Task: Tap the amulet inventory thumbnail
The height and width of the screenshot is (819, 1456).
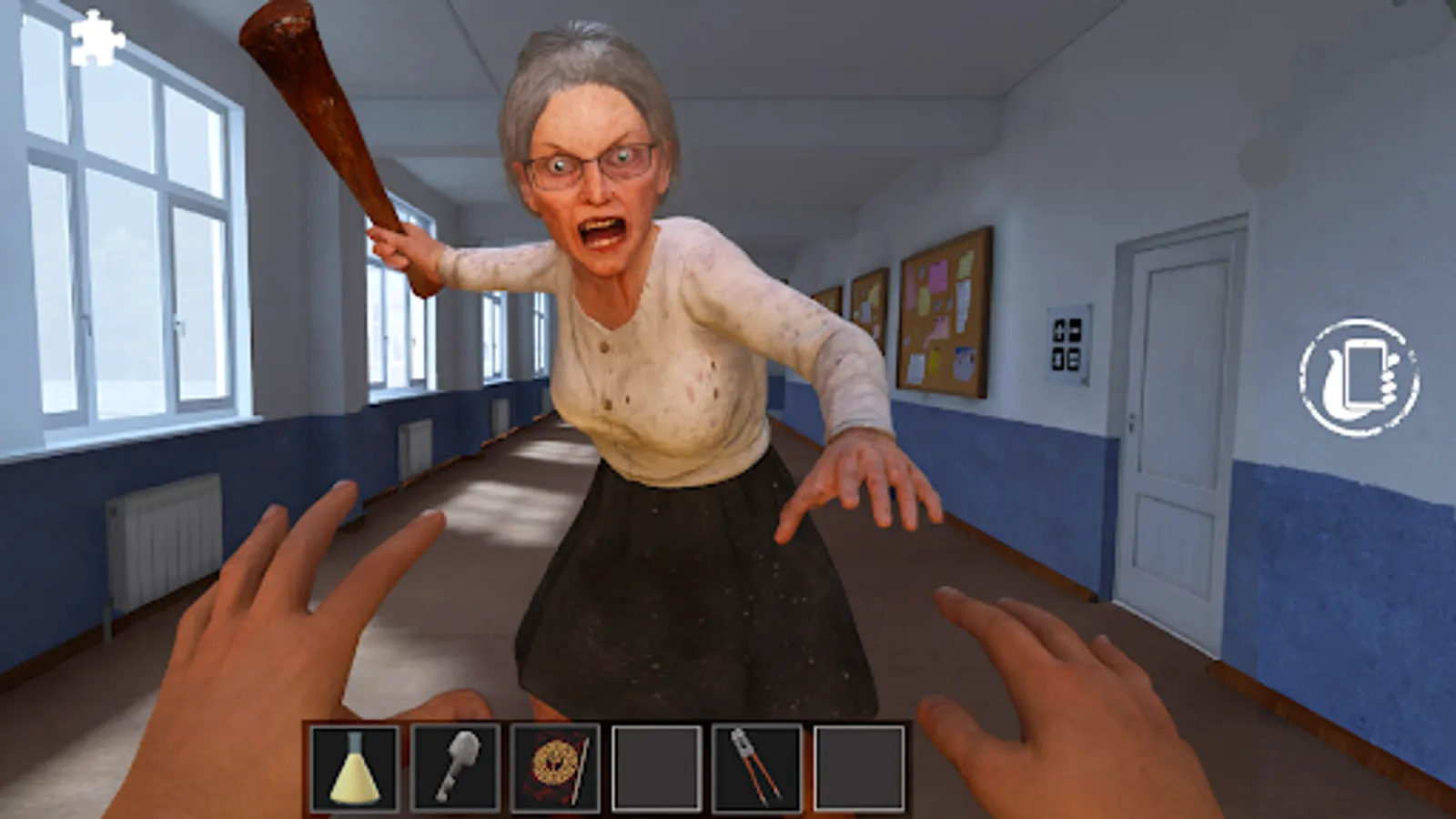Action: click(554, 767)
